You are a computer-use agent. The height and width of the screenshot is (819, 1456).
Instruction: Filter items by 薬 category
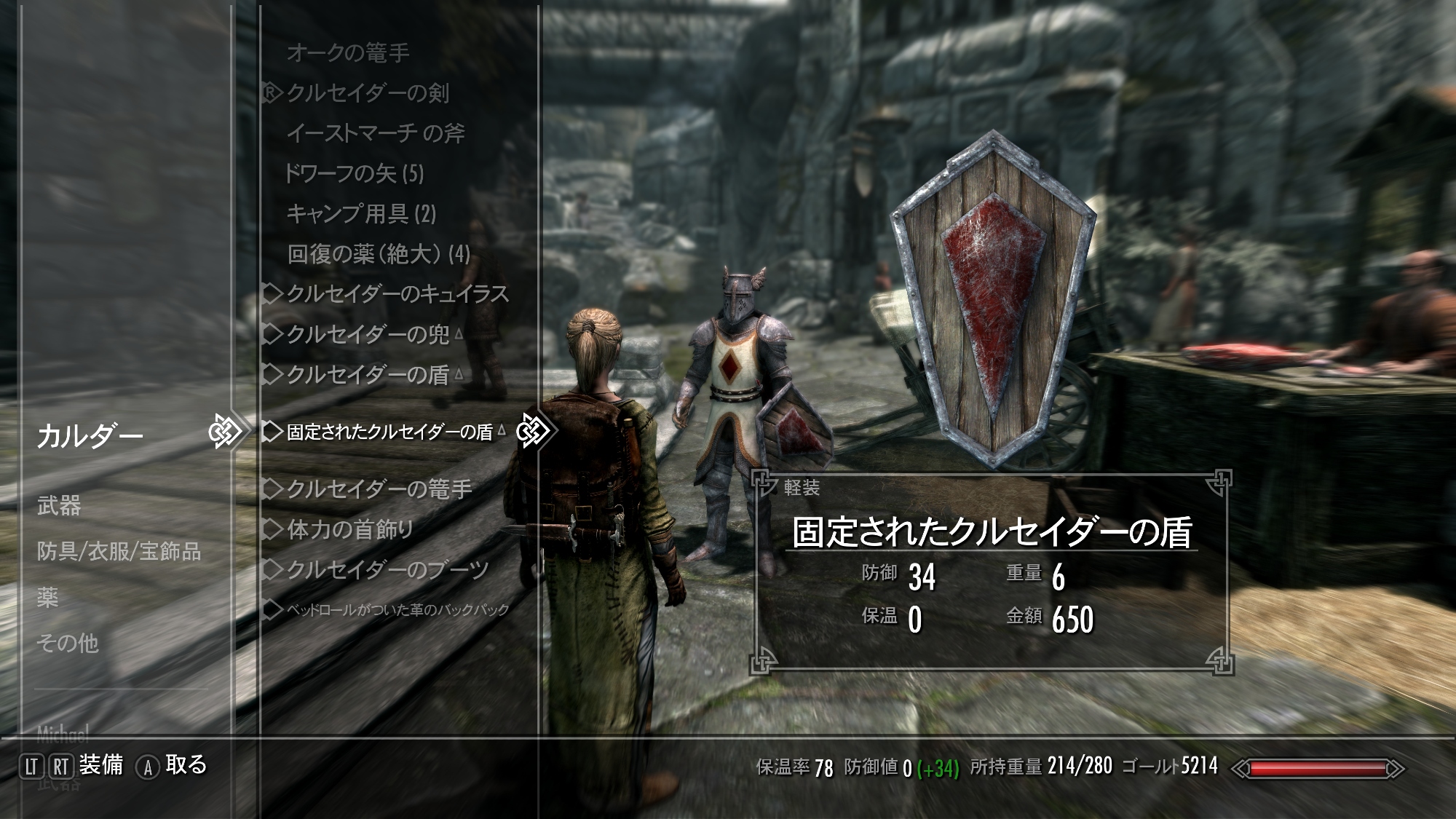[x=48, y=598]
